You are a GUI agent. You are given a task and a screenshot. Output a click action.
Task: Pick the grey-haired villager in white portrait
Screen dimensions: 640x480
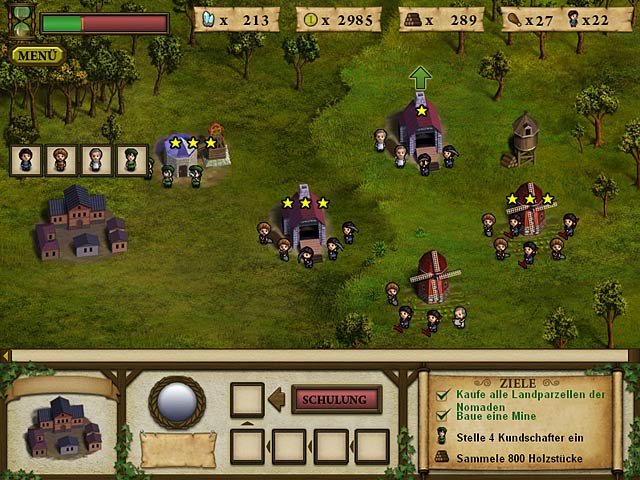pos(95,160)
